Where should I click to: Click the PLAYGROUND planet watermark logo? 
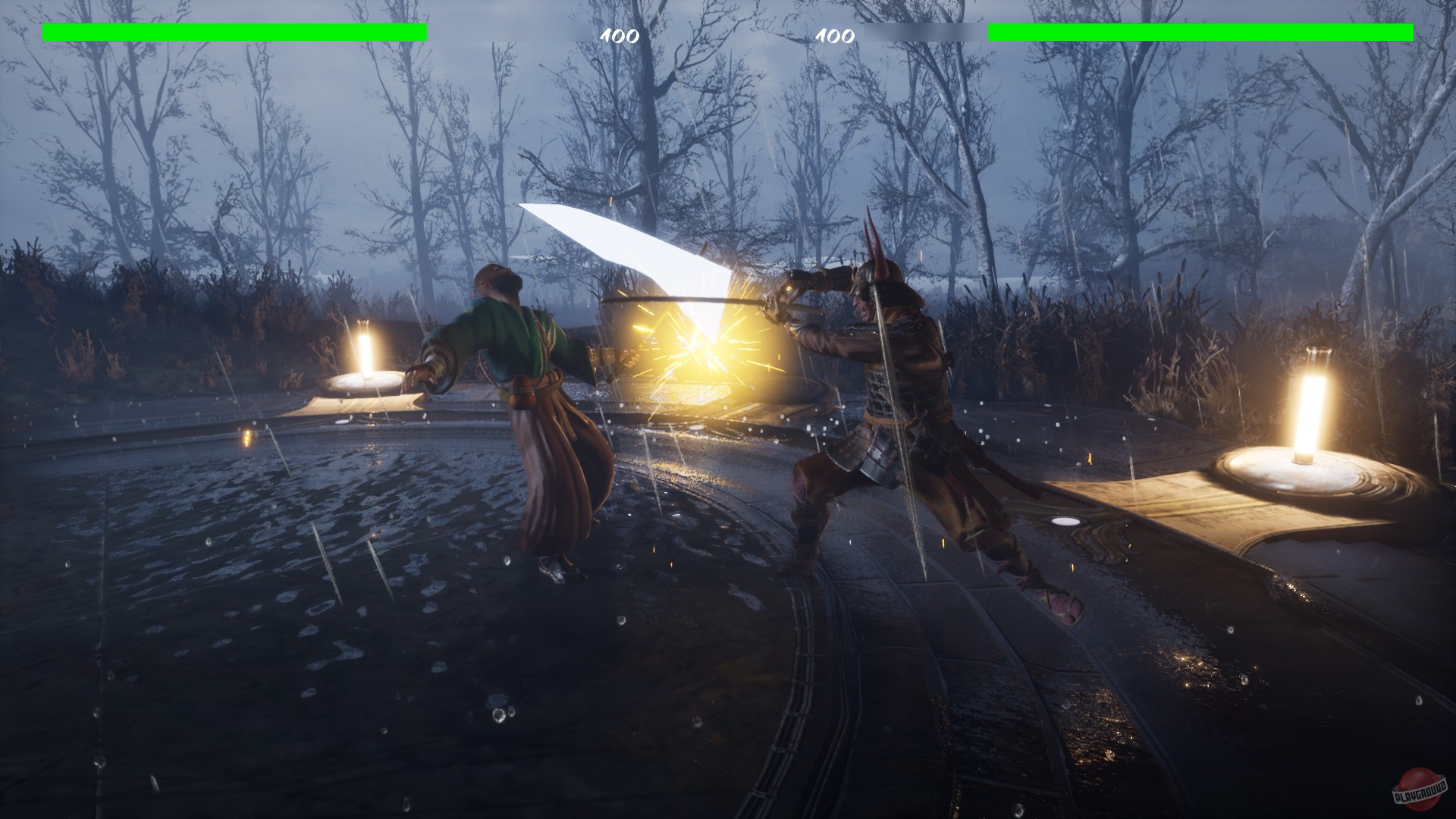click(1418, 789)
